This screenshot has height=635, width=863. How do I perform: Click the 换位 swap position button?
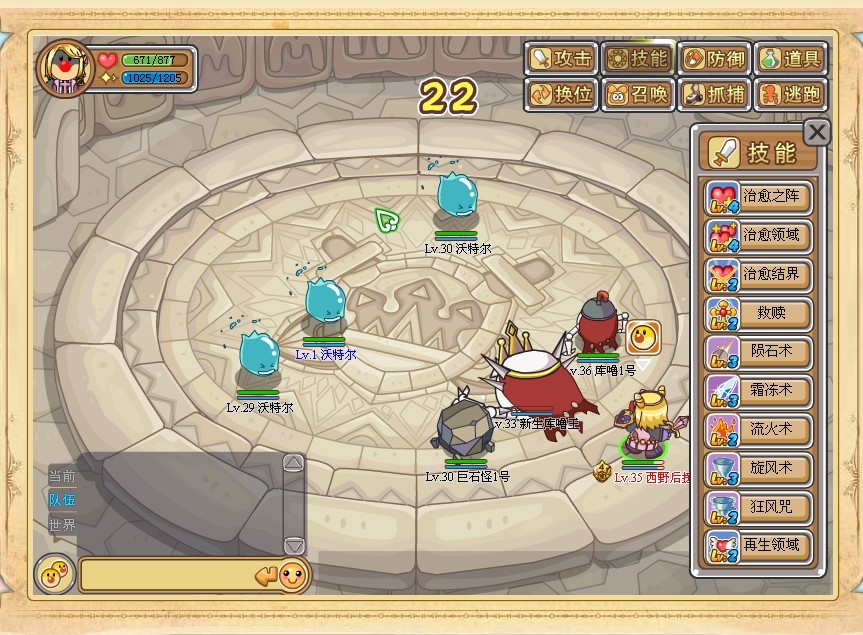pos(561,95)
